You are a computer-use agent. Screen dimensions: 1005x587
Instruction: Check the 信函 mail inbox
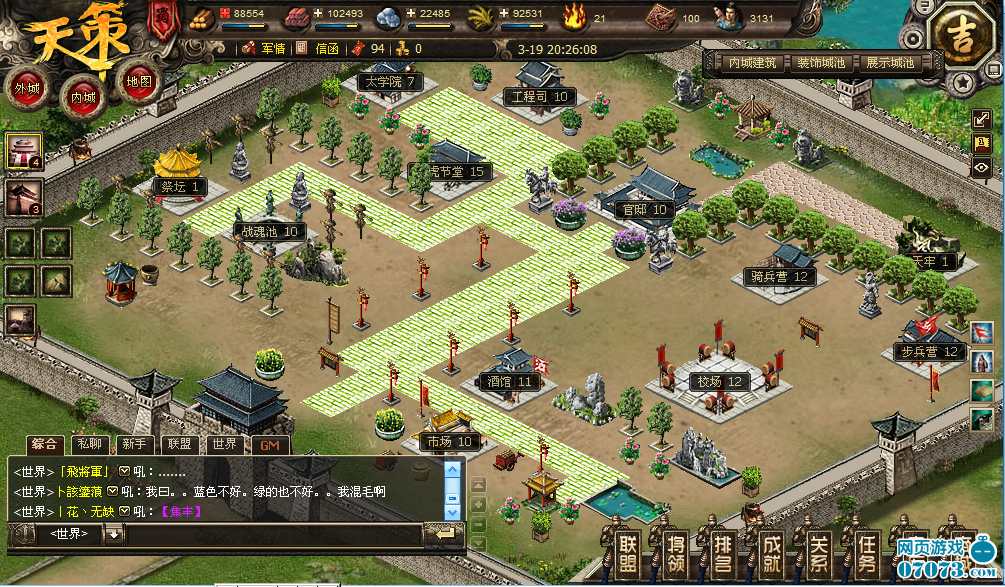[318, 48]
